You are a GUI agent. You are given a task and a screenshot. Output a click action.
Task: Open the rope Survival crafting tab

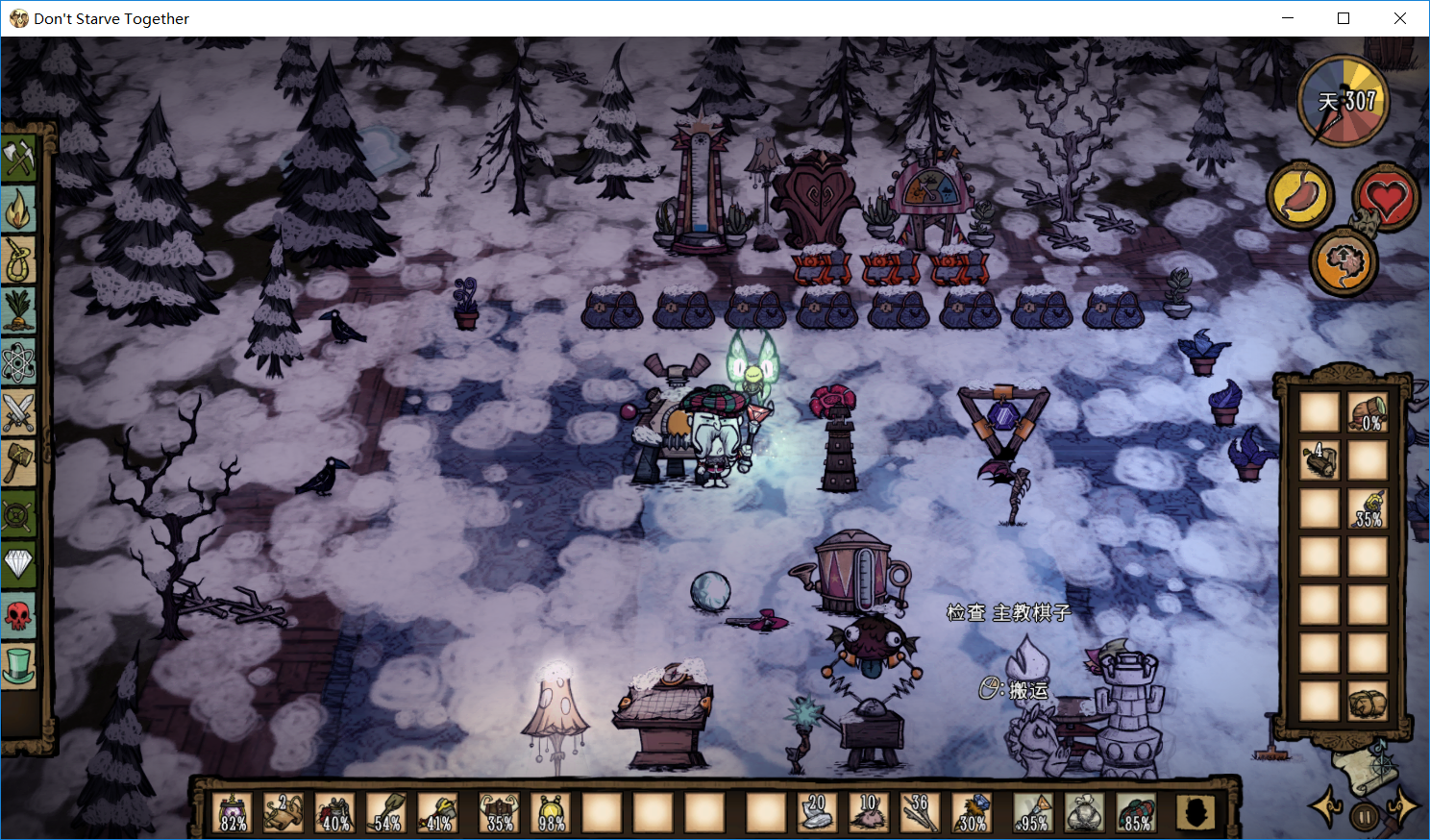click(x=18, y=259)
